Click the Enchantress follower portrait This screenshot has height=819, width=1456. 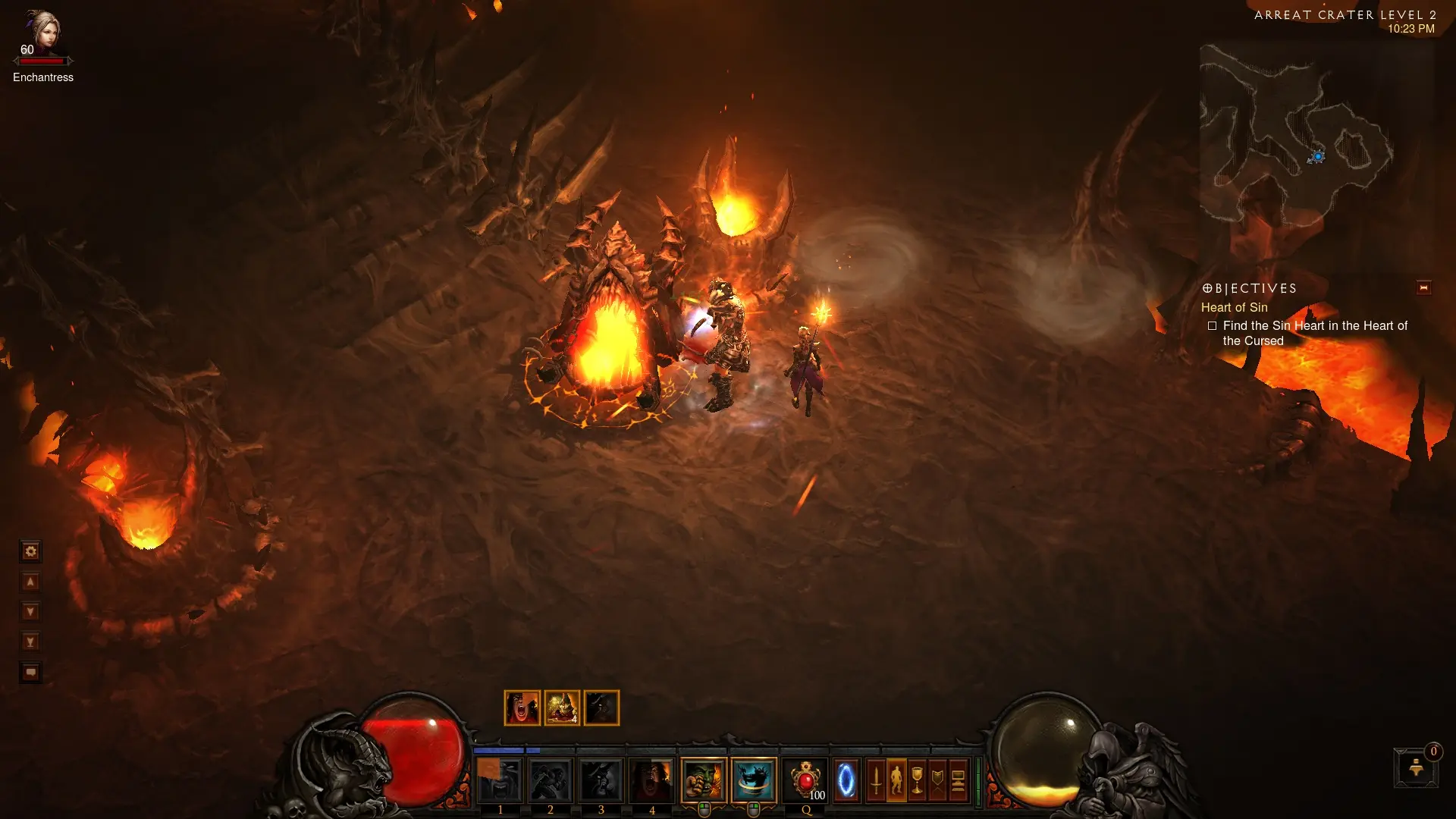point(42,32)
